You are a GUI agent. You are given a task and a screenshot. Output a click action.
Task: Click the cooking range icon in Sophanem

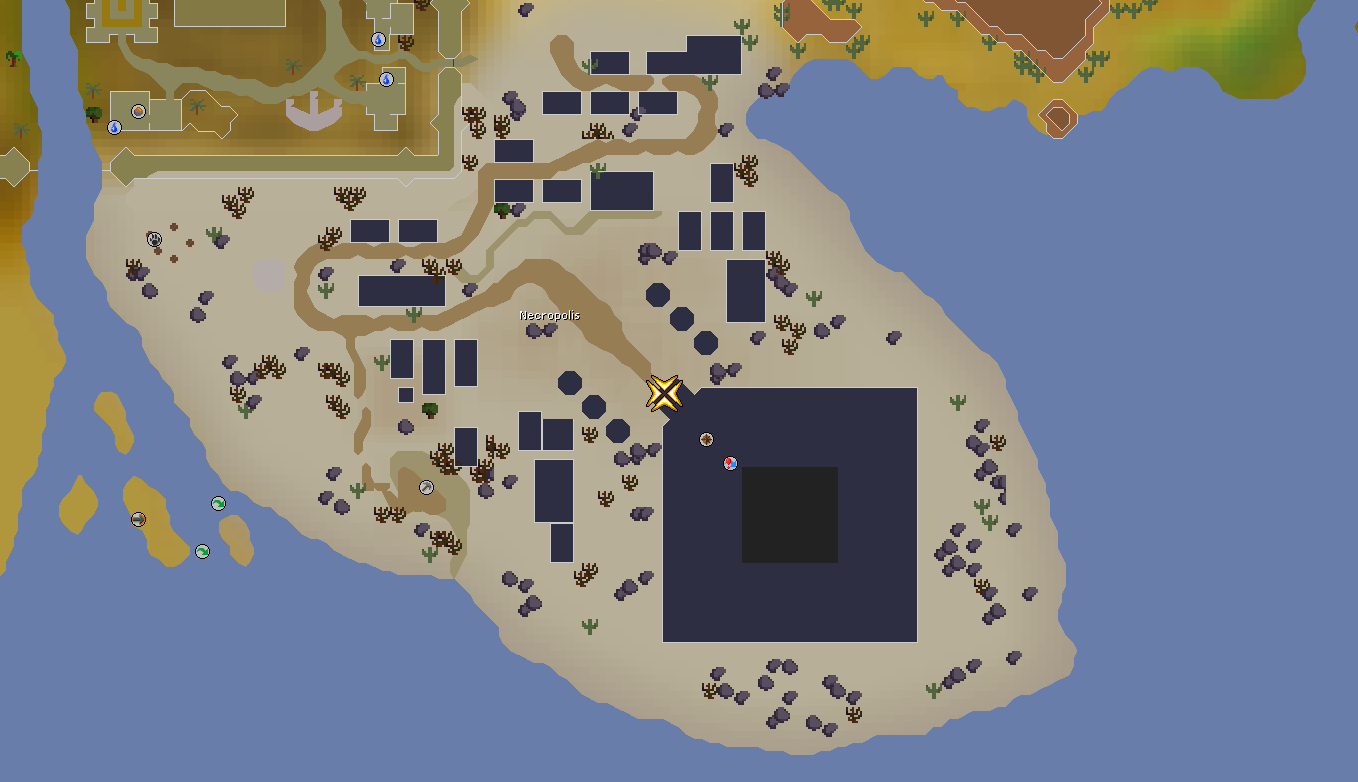(x=137, y=110)
